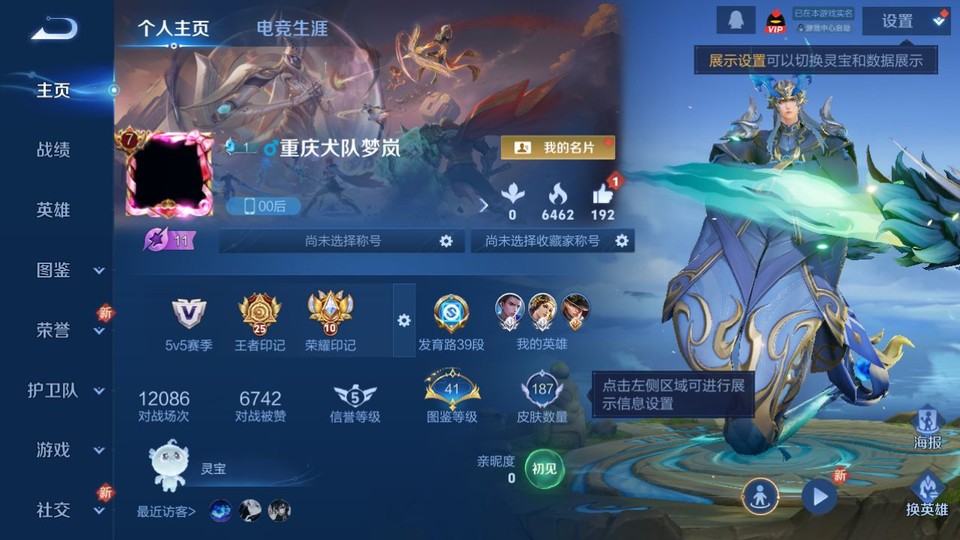
Task: Open the 我的名片 button
Action: click(557, 148)
